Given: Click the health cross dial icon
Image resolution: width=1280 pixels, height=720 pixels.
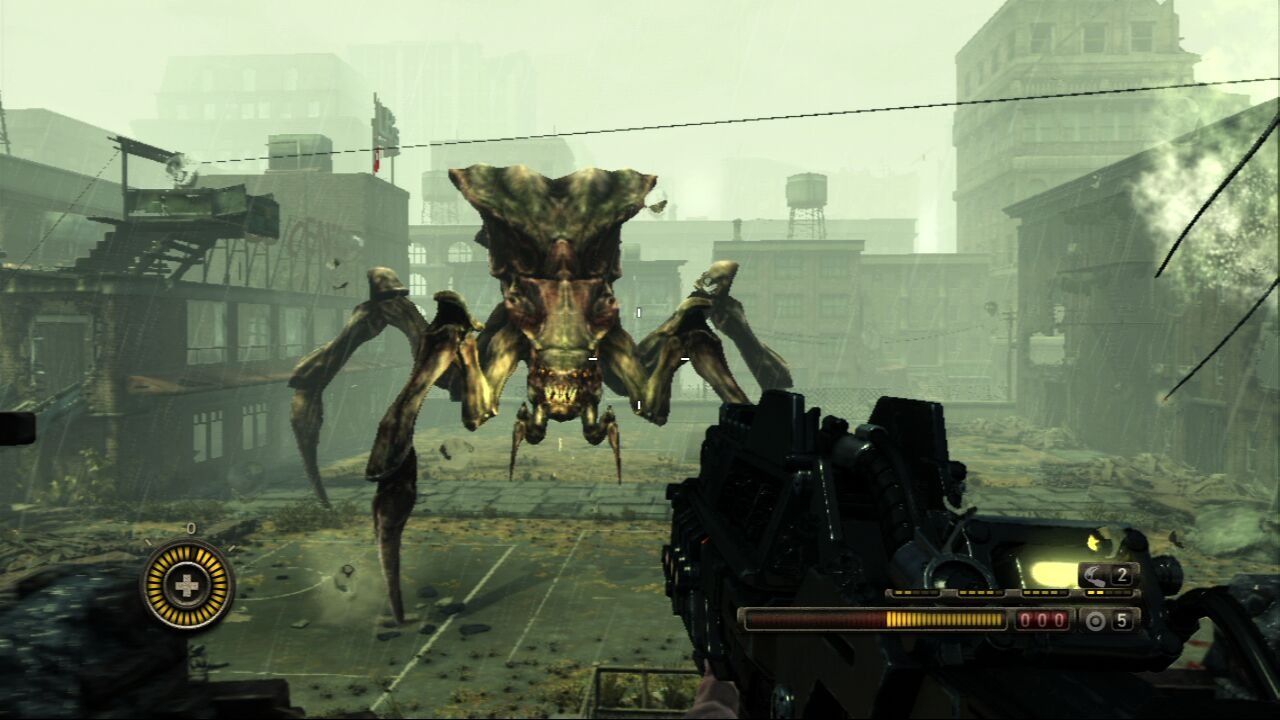Looking at the screenshot, I should point(187,585).
